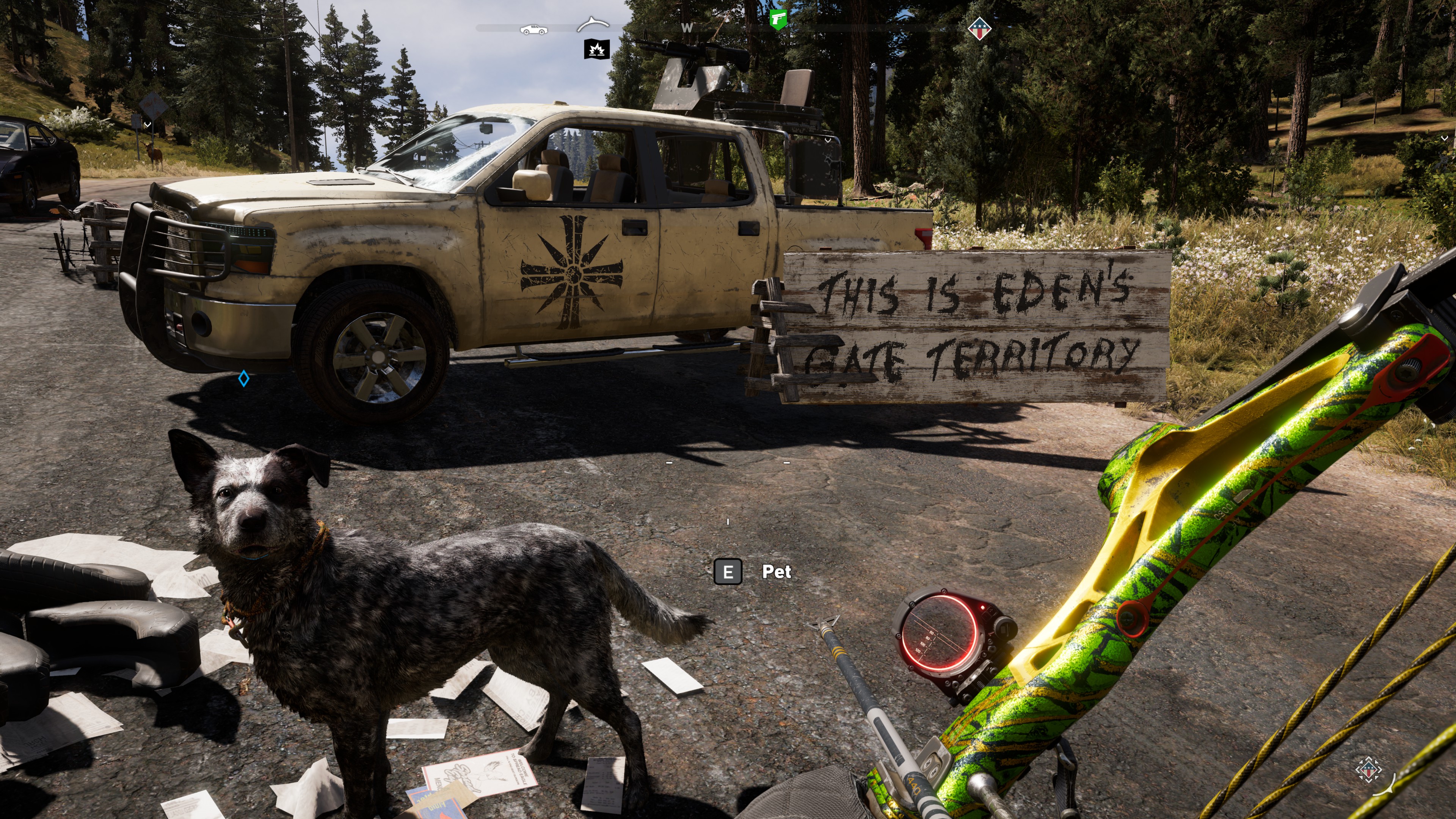Click the resistance shield marker on the compass bar
1456x819 pixels.
pos(979,28)
